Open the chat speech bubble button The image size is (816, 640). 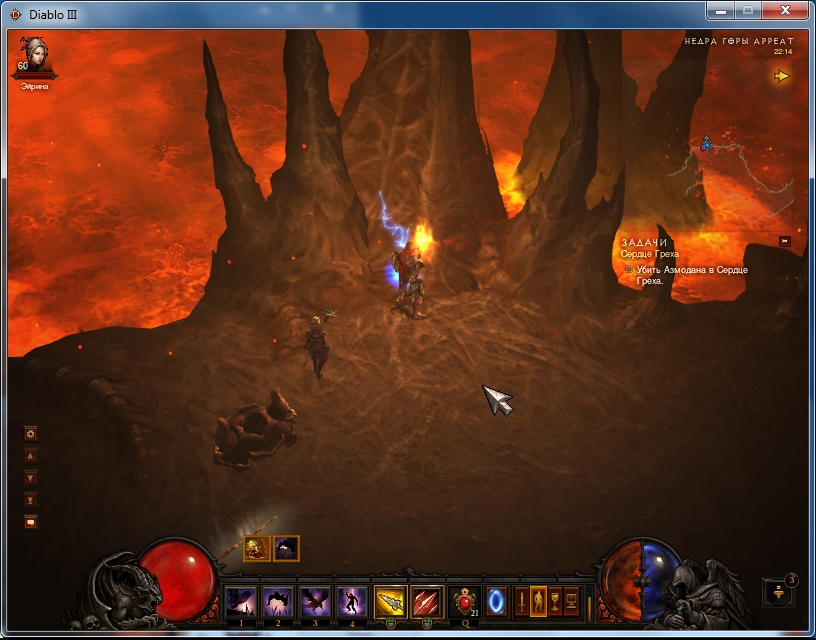click(x=31, y=521)
